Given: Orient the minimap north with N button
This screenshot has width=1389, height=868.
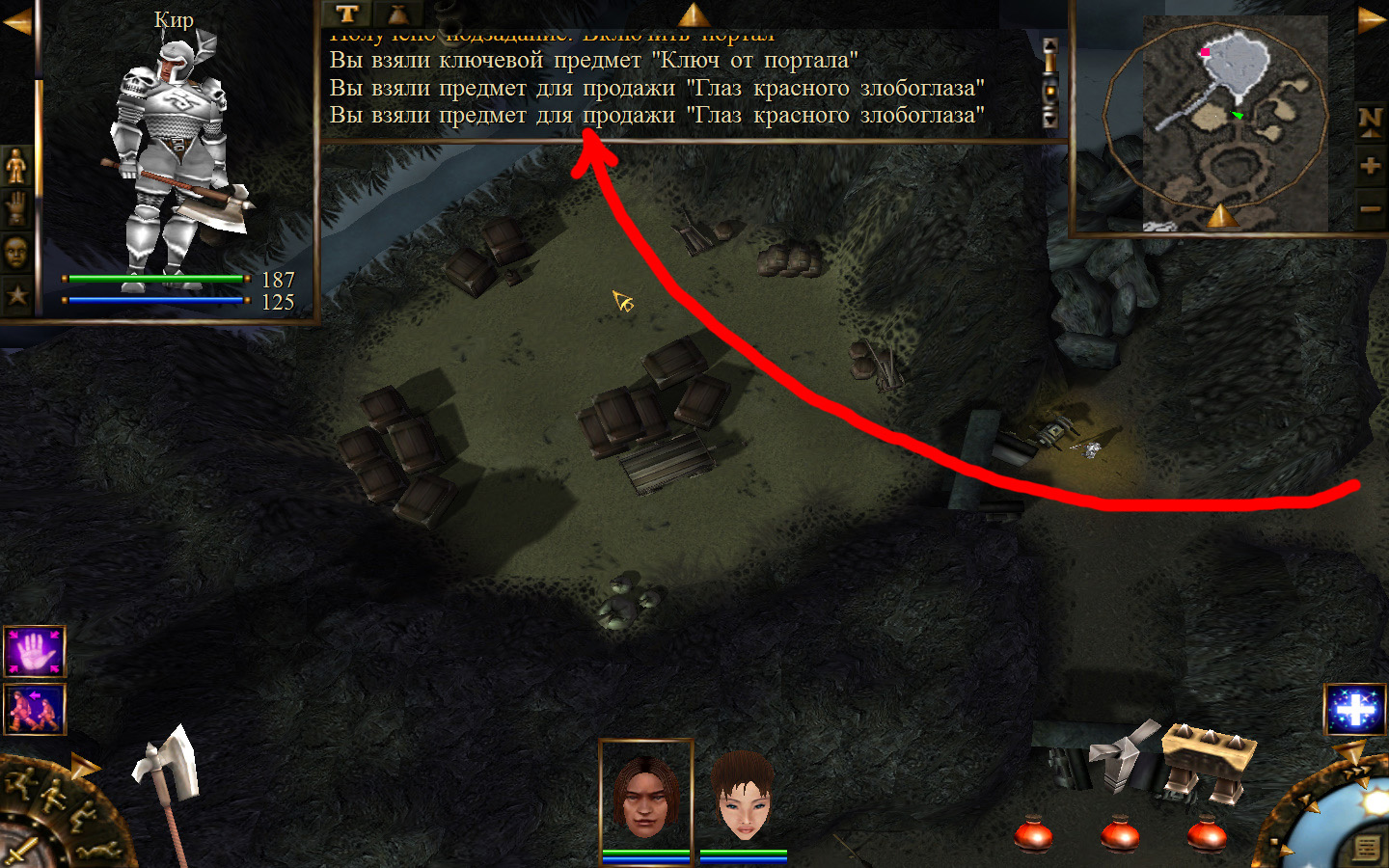Looking at the screenshot, I should [1370, 121].
